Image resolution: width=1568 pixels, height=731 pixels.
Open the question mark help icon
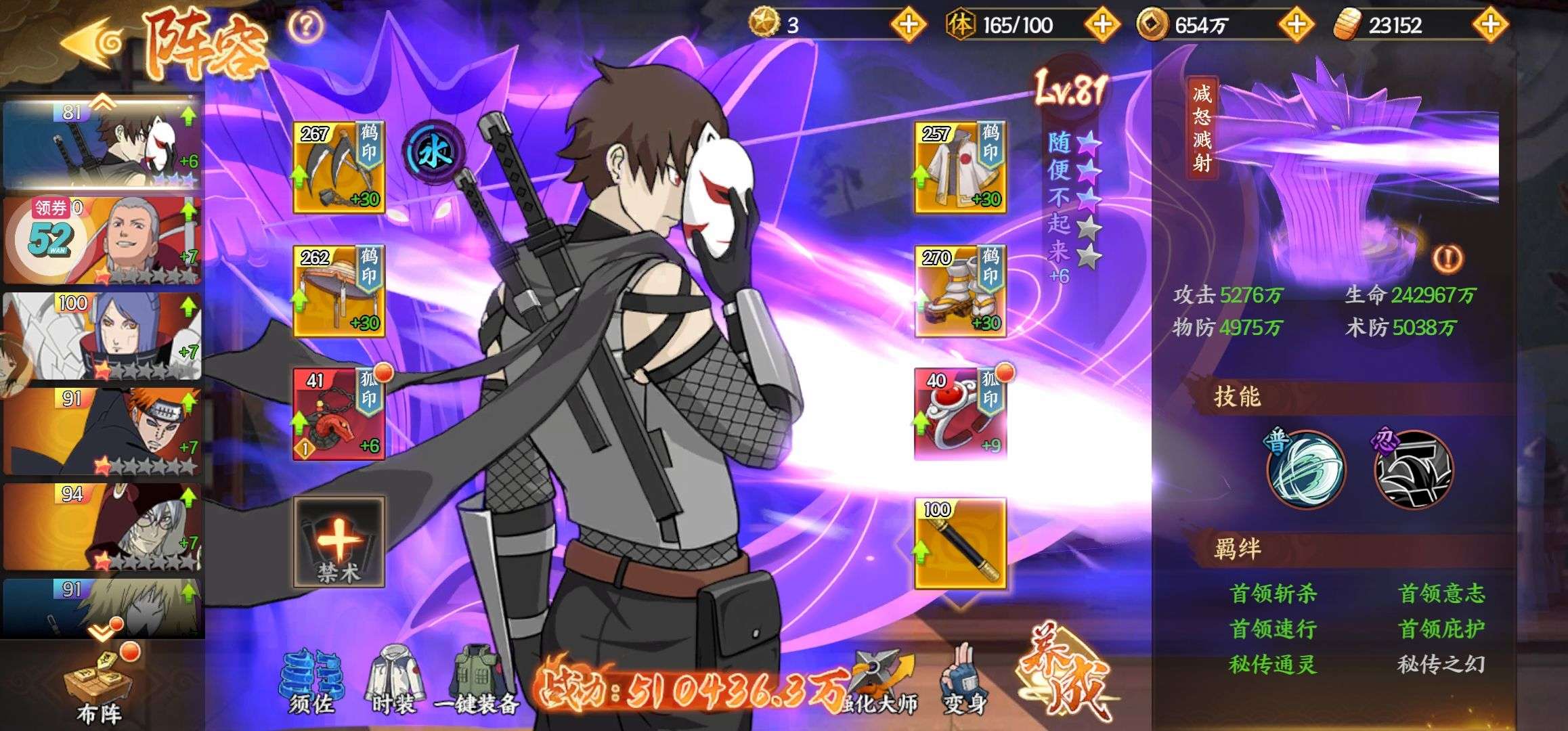[x=305, y=26]
